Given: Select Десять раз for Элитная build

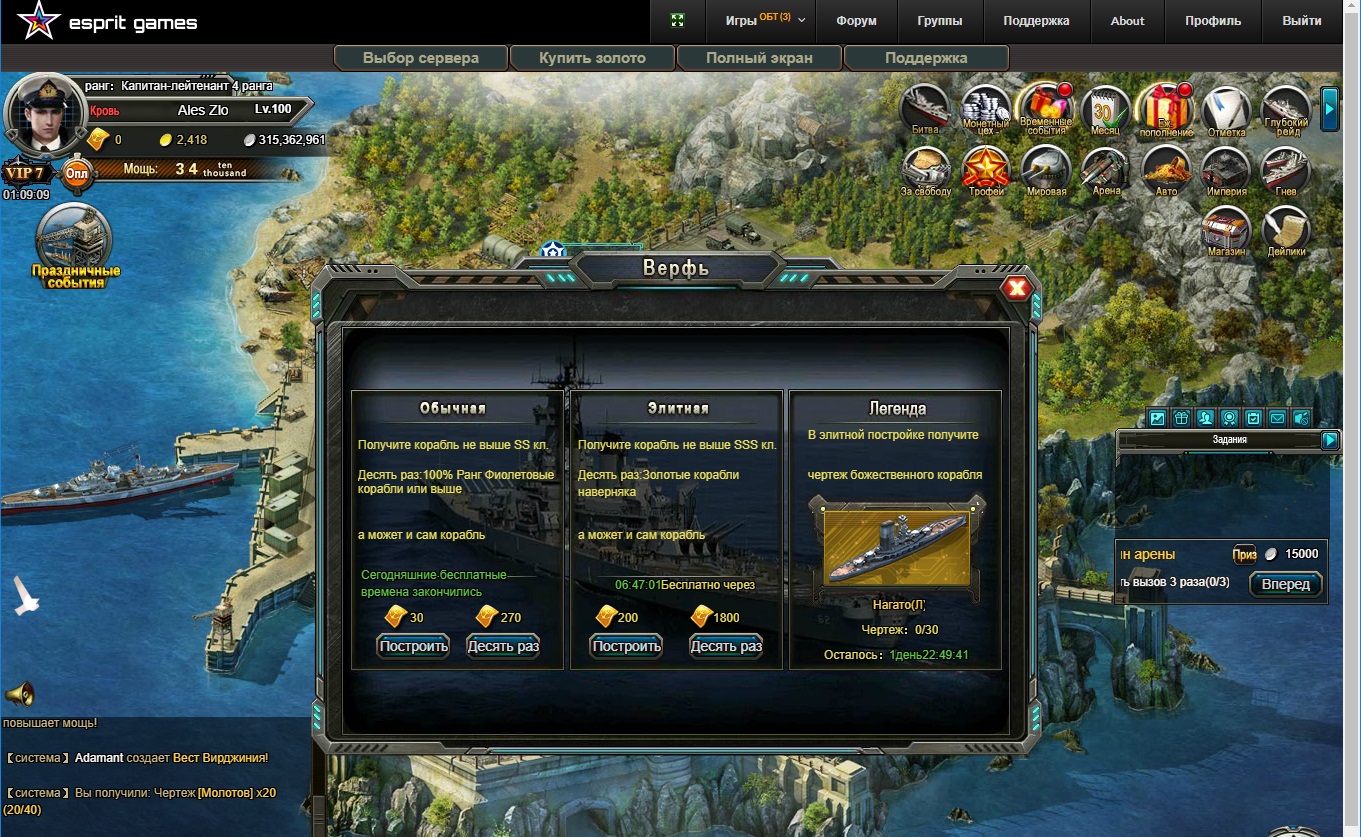Looking at the screenshot, I should click(726, 646).
